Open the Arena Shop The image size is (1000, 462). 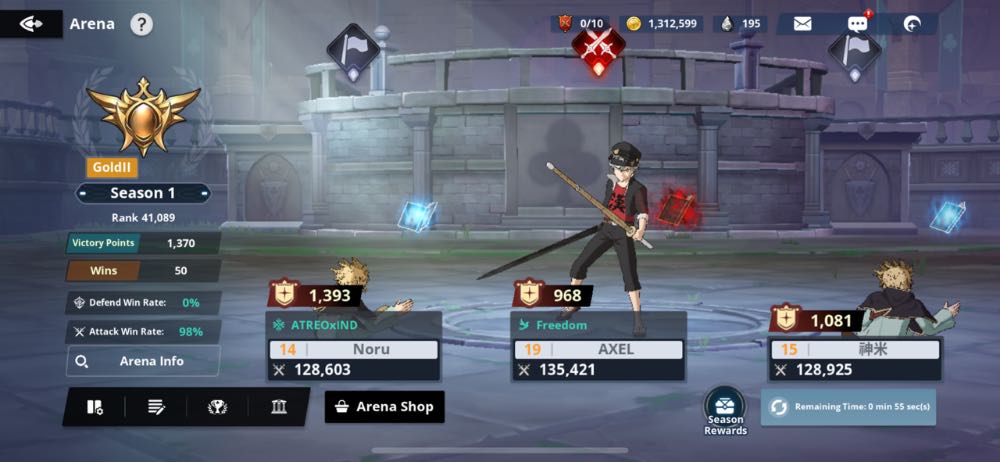point(385,407)
